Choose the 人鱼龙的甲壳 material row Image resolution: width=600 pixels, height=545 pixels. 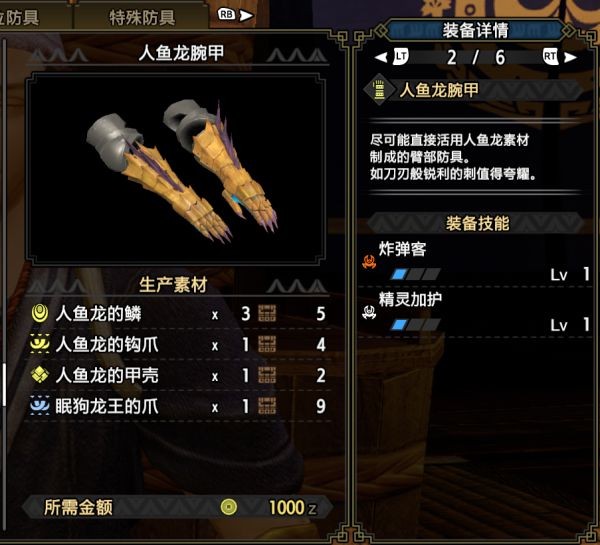pyautogui.click(x=180, y=376)
